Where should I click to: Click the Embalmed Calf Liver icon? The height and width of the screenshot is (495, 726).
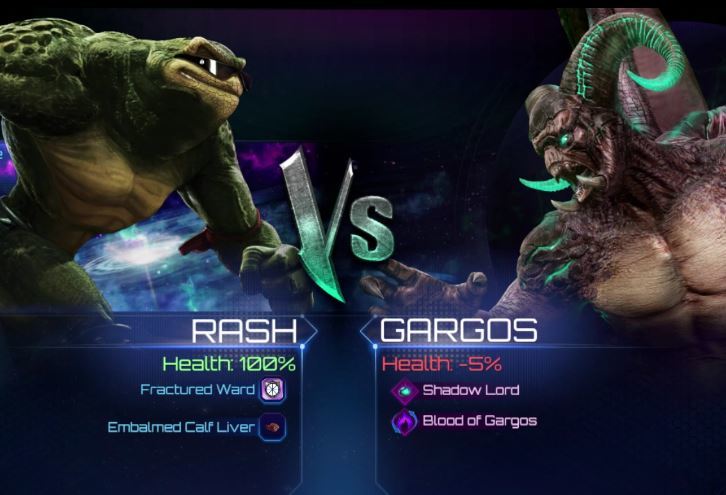click(x=272, y=427)
